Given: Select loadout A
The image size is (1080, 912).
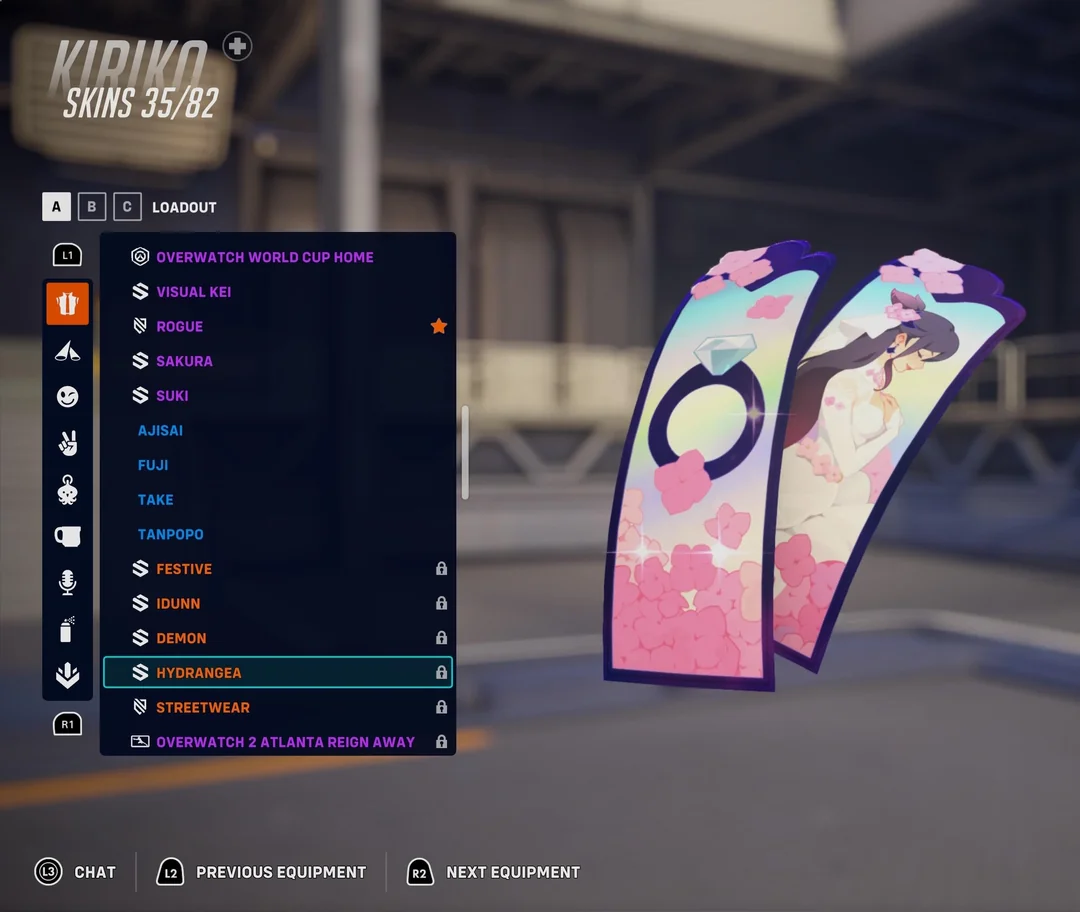Looking at the screenshot, I should point(56,207).
